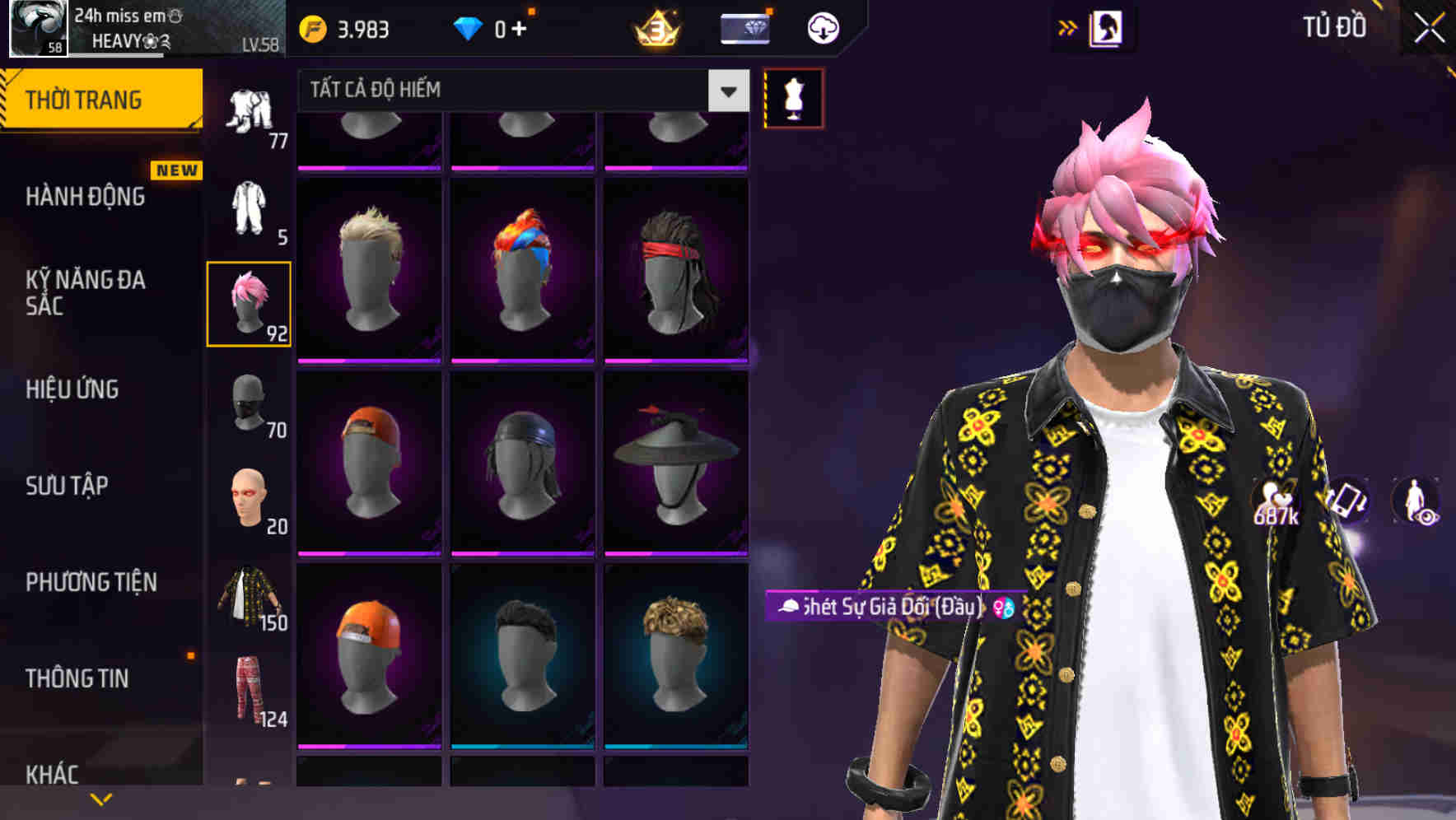Viewport: 1456px width, 820px height.
Task: Switch to the HÀNH ĐỘNG tab
Action: 86,196
